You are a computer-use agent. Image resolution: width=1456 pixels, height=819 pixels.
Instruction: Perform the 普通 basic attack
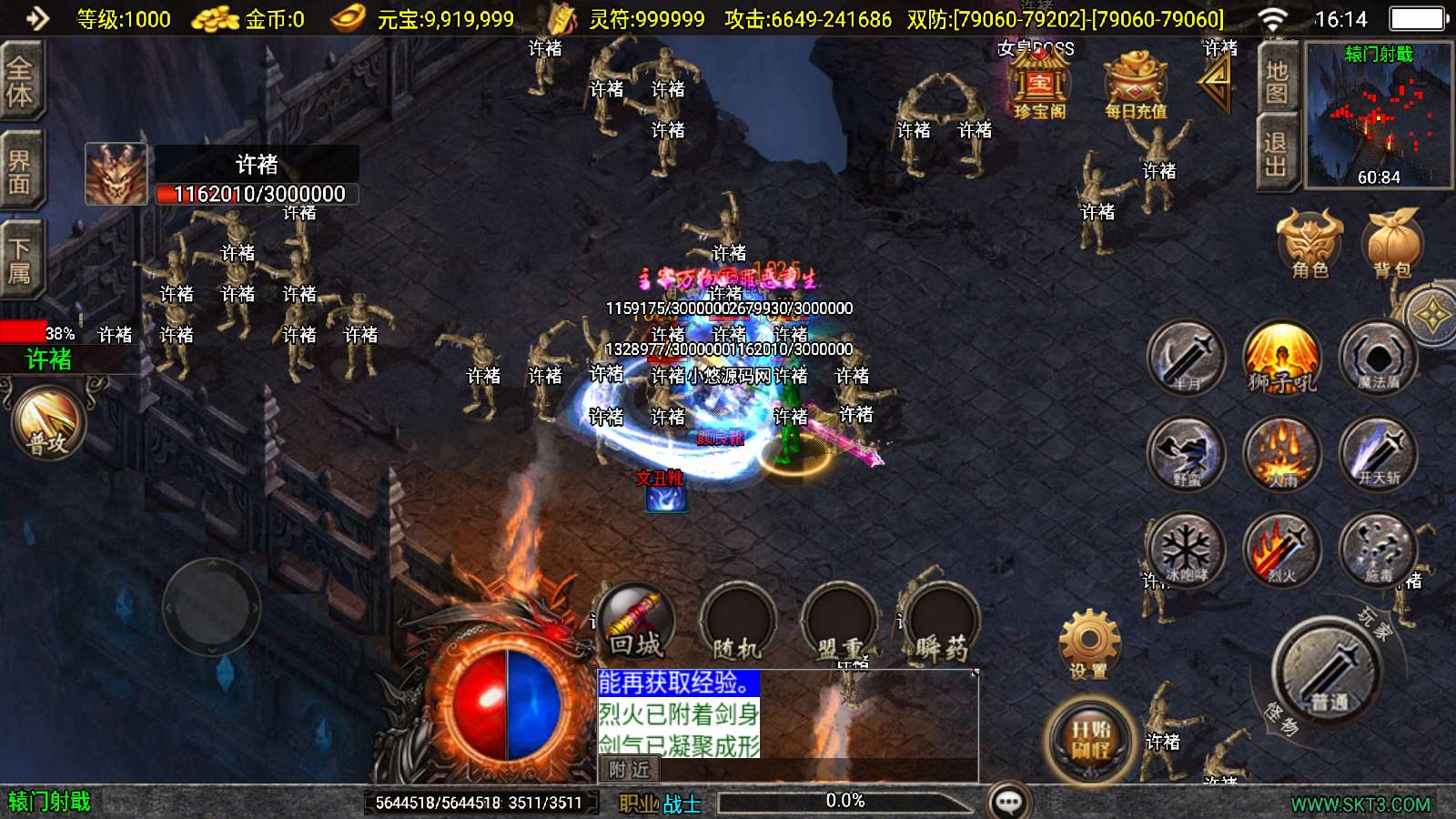point(1328,672)
